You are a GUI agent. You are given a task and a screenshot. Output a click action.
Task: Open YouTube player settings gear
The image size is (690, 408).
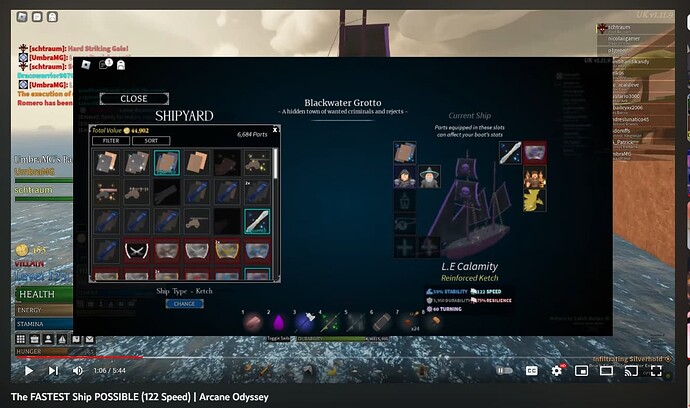pyautogui.click(x=555, y=371)
